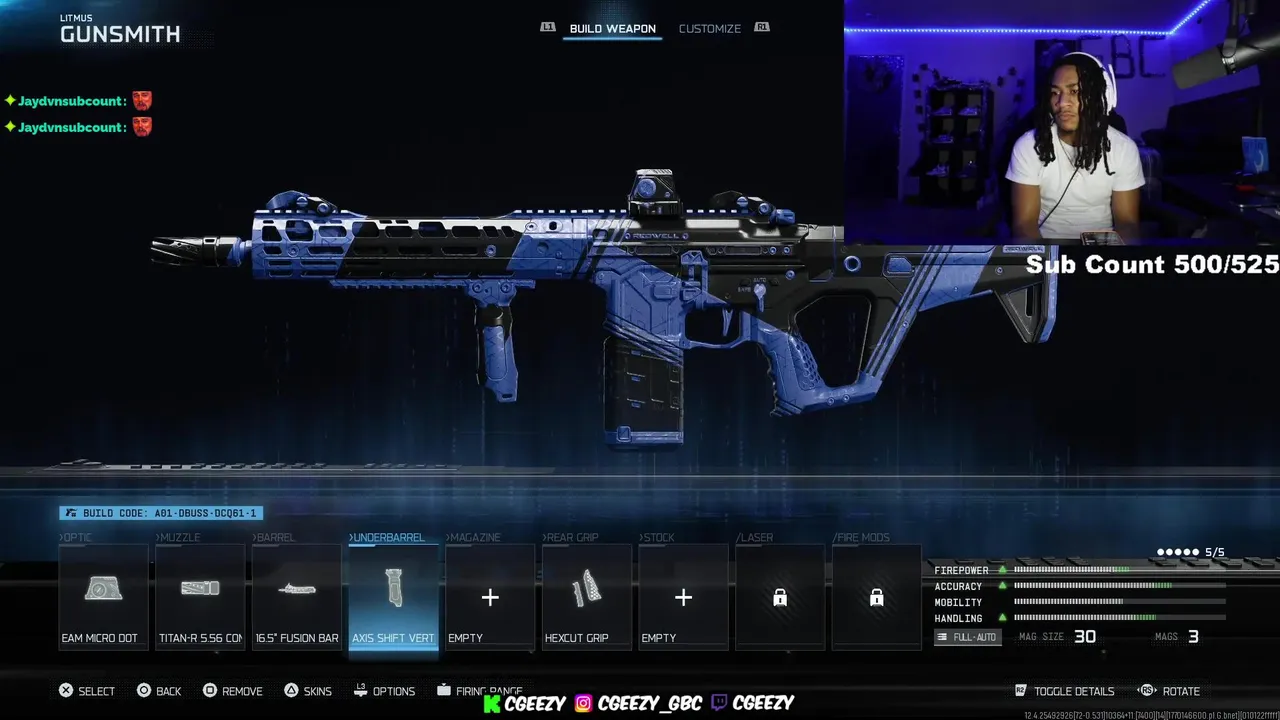
Task: Select the Hexcut Grip rear grip slot
Action: coord(587,597)
